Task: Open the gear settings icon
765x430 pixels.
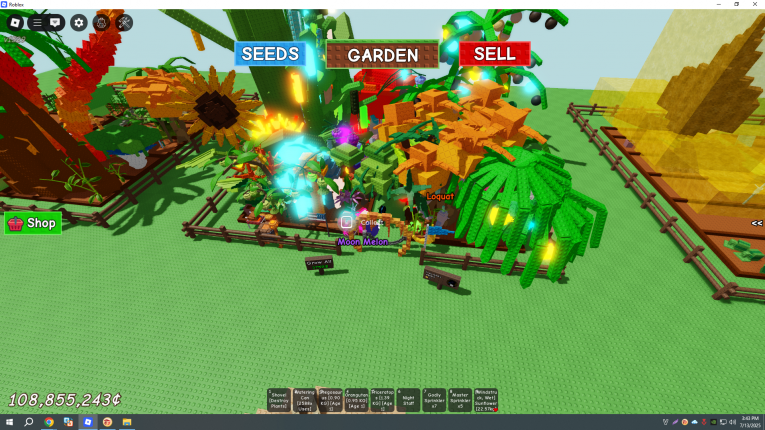Action: click(79, 22)
